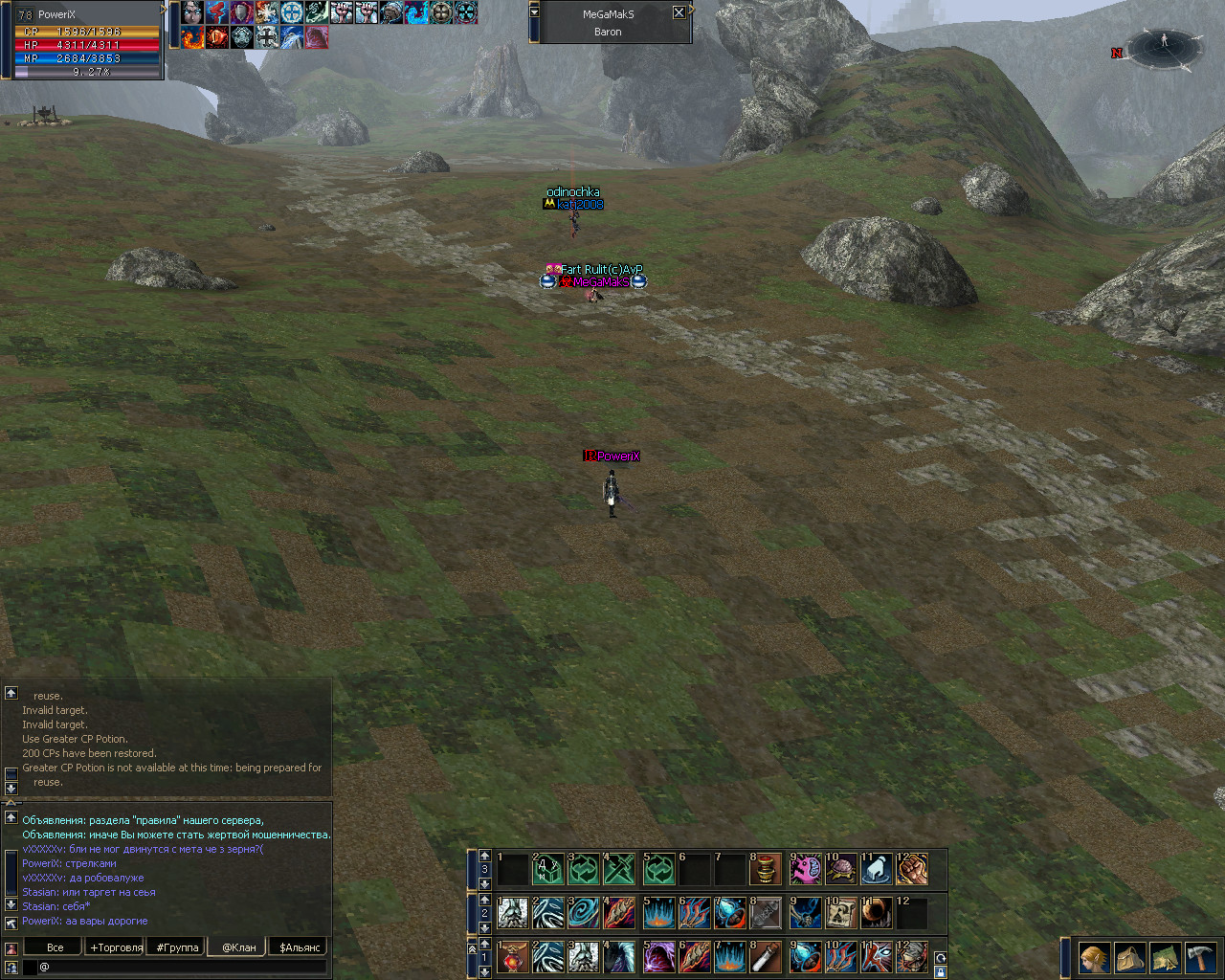This screenshot has height=980, width=1225.
Task: Use the golden urn item slot
Action: coord(766,869)
